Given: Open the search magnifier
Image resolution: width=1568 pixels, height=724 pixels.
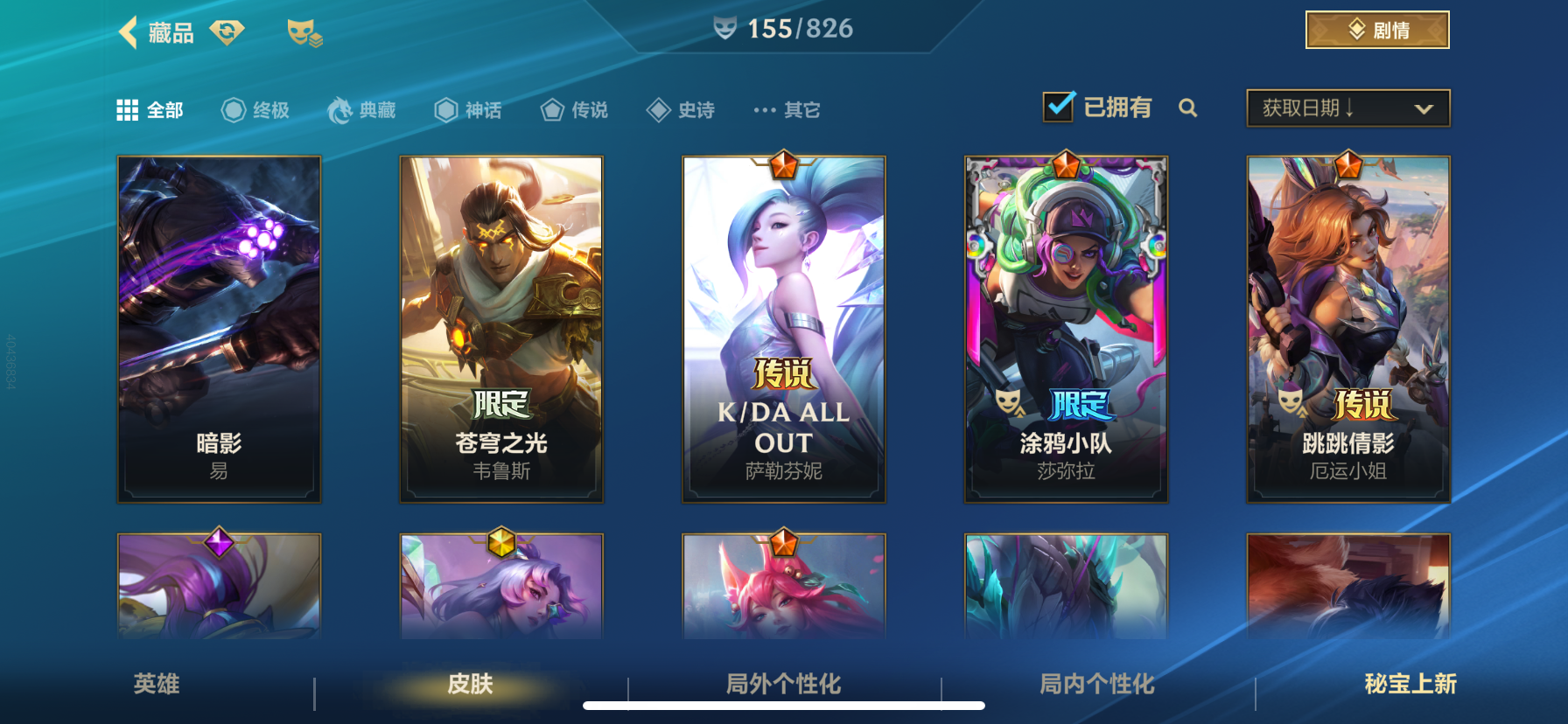Looking at the screenshot, I should click(1188, 108).
